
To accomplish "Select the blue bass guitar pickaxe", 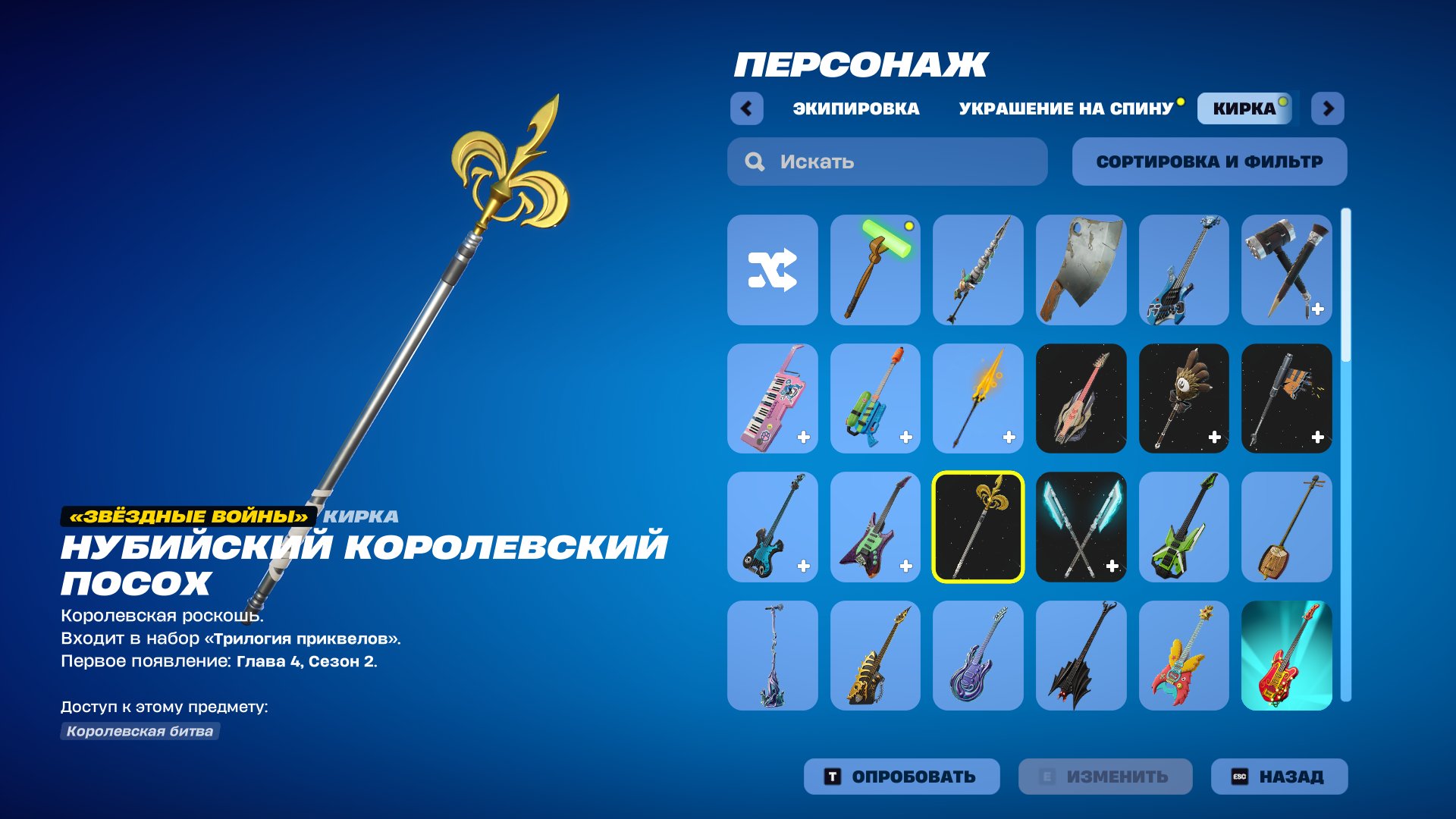I will (1185, 269).
